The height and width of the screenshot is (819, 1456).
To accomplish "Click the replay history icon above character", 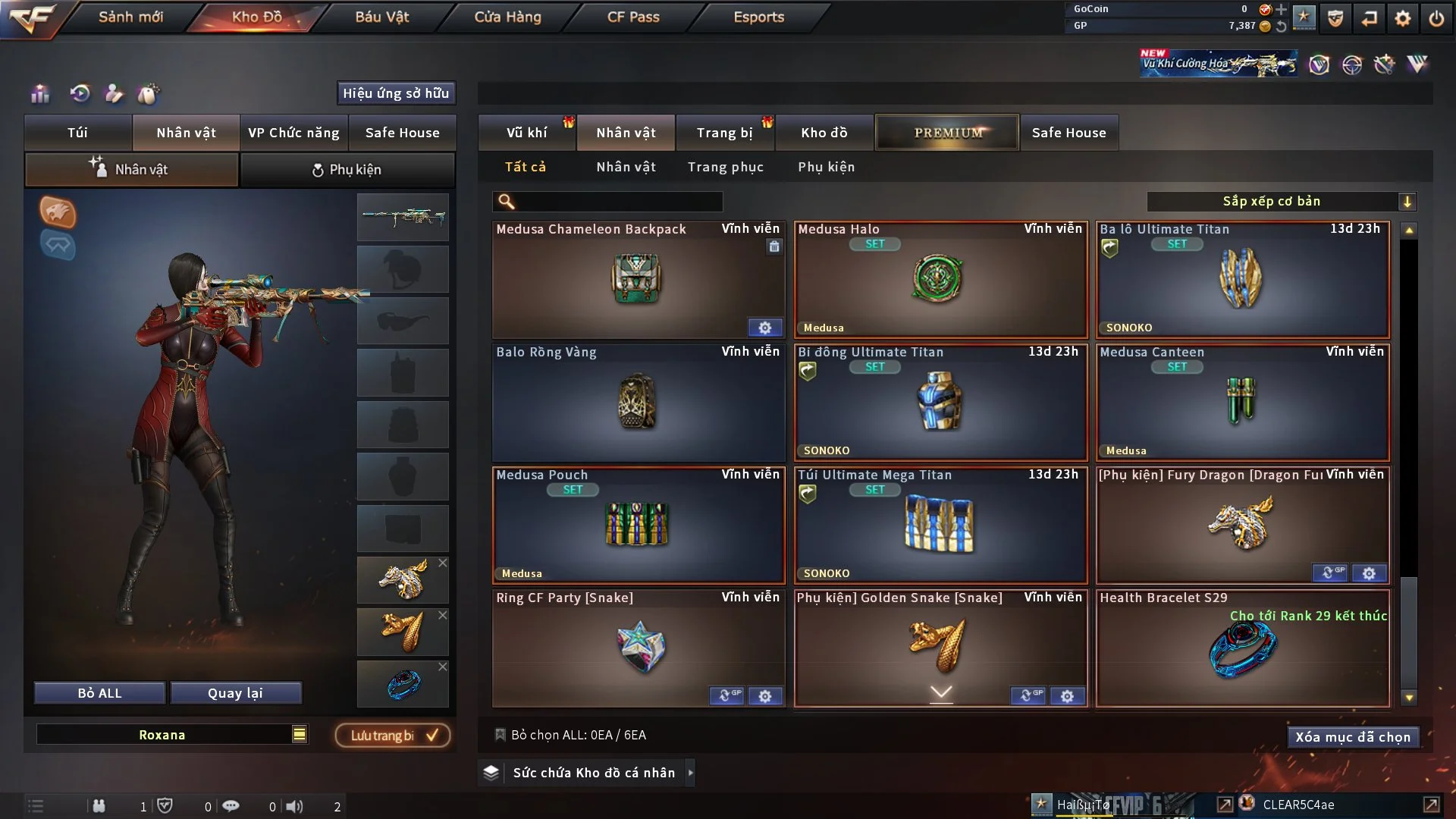I will (80, 94).
